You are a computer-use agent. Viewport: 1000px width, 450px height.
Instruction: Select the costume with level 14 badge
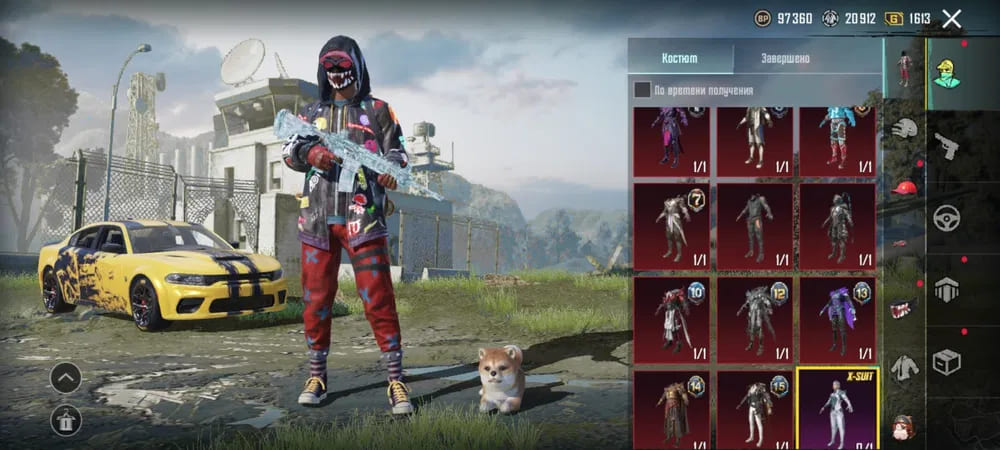click(671, 408)
